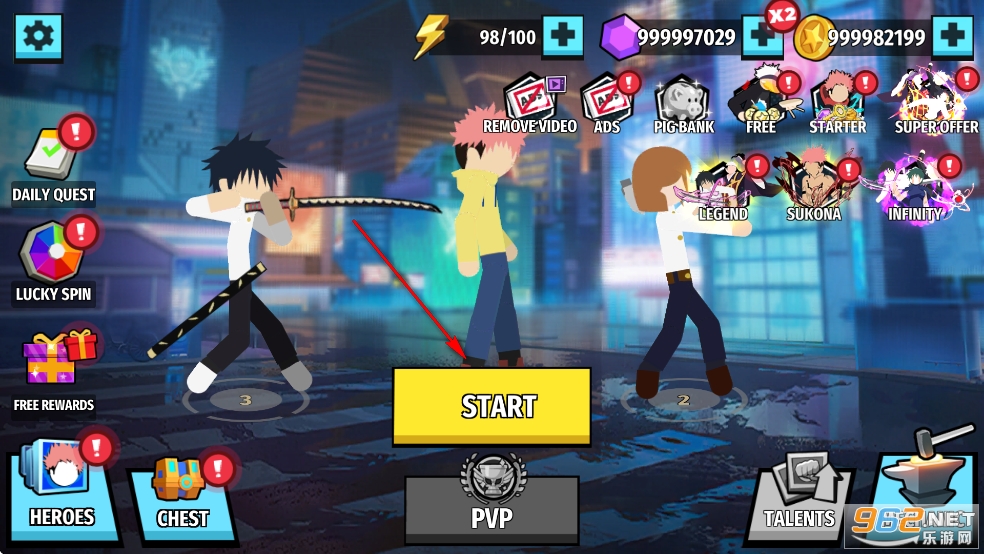Open the Pig Bank
Viewport: 984px width, 554px height.
coord(685,104)
